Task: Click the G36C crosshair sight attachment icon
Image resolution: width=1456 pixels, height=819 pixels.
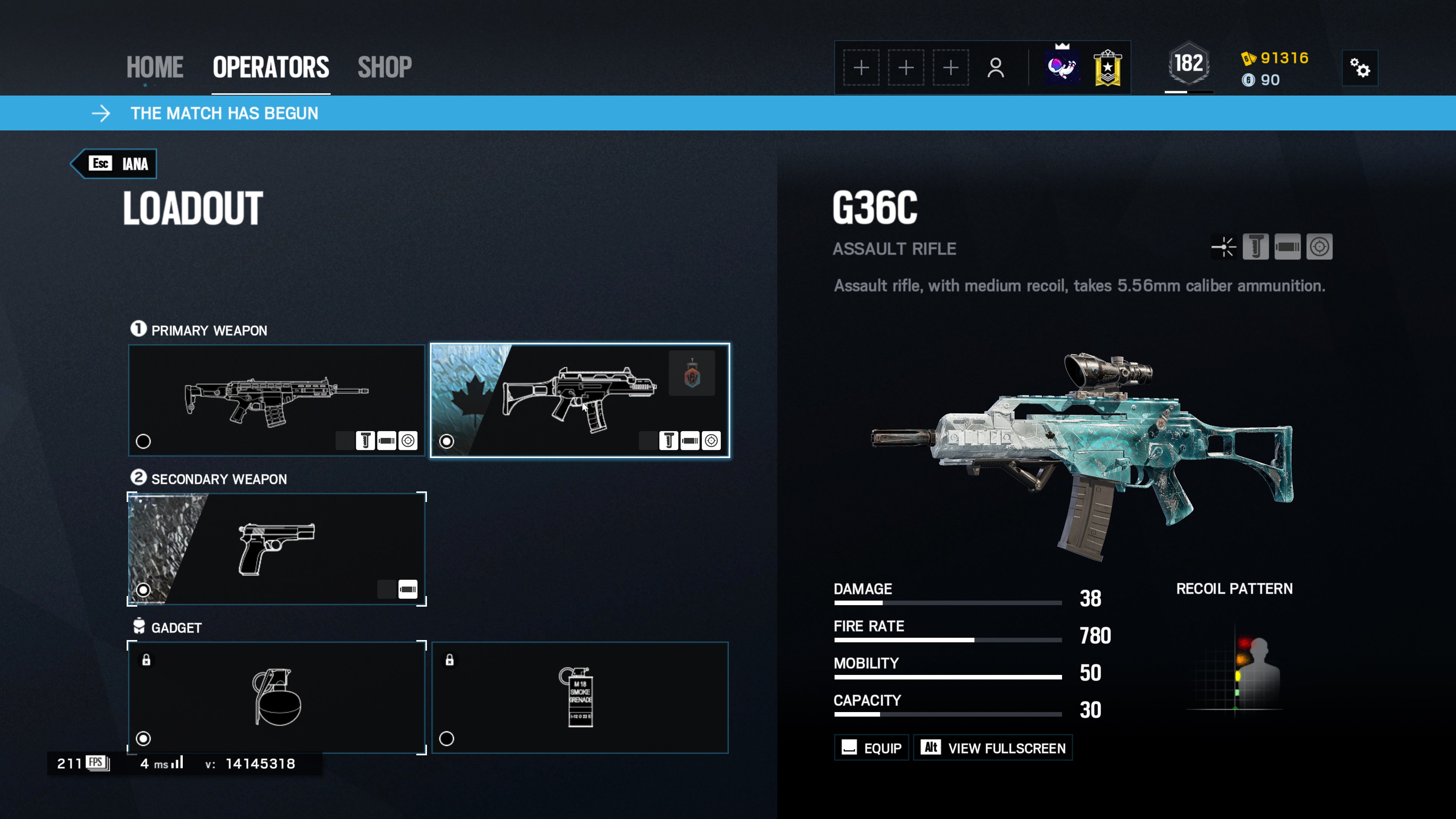Action: point(1224,247)
